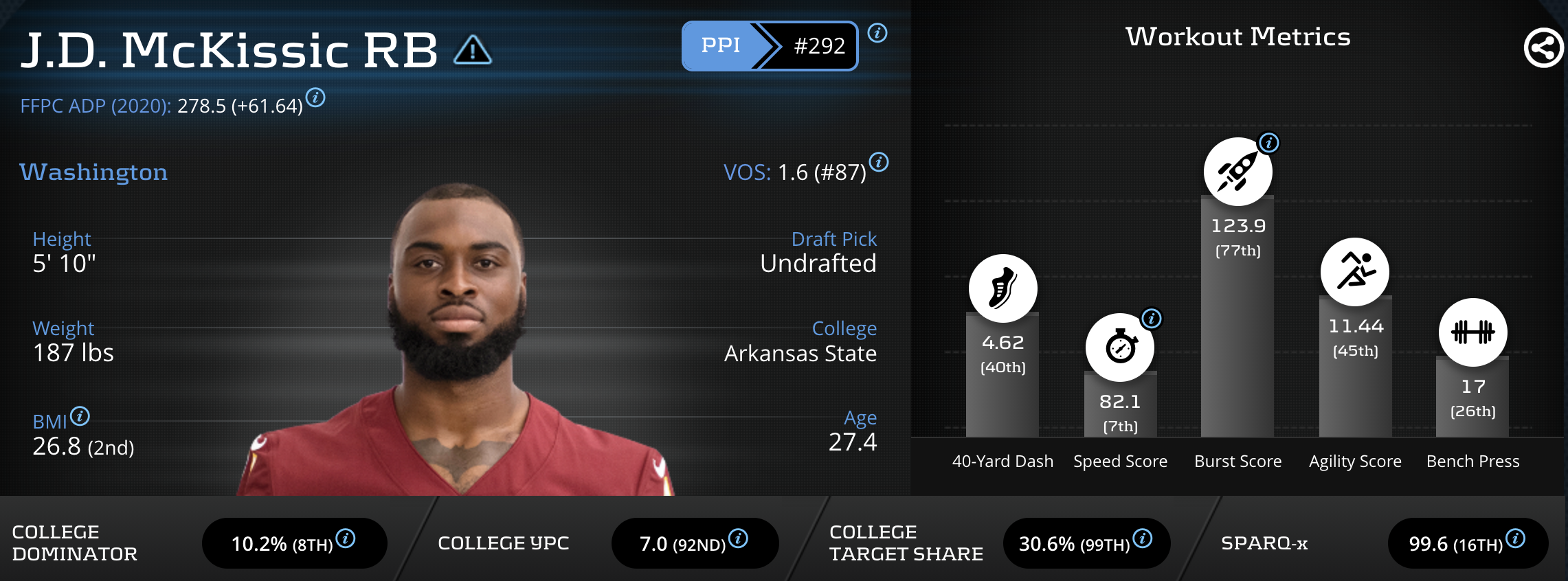
Task: Select the Agility Score runner icon
Action: coord(1354,272)
